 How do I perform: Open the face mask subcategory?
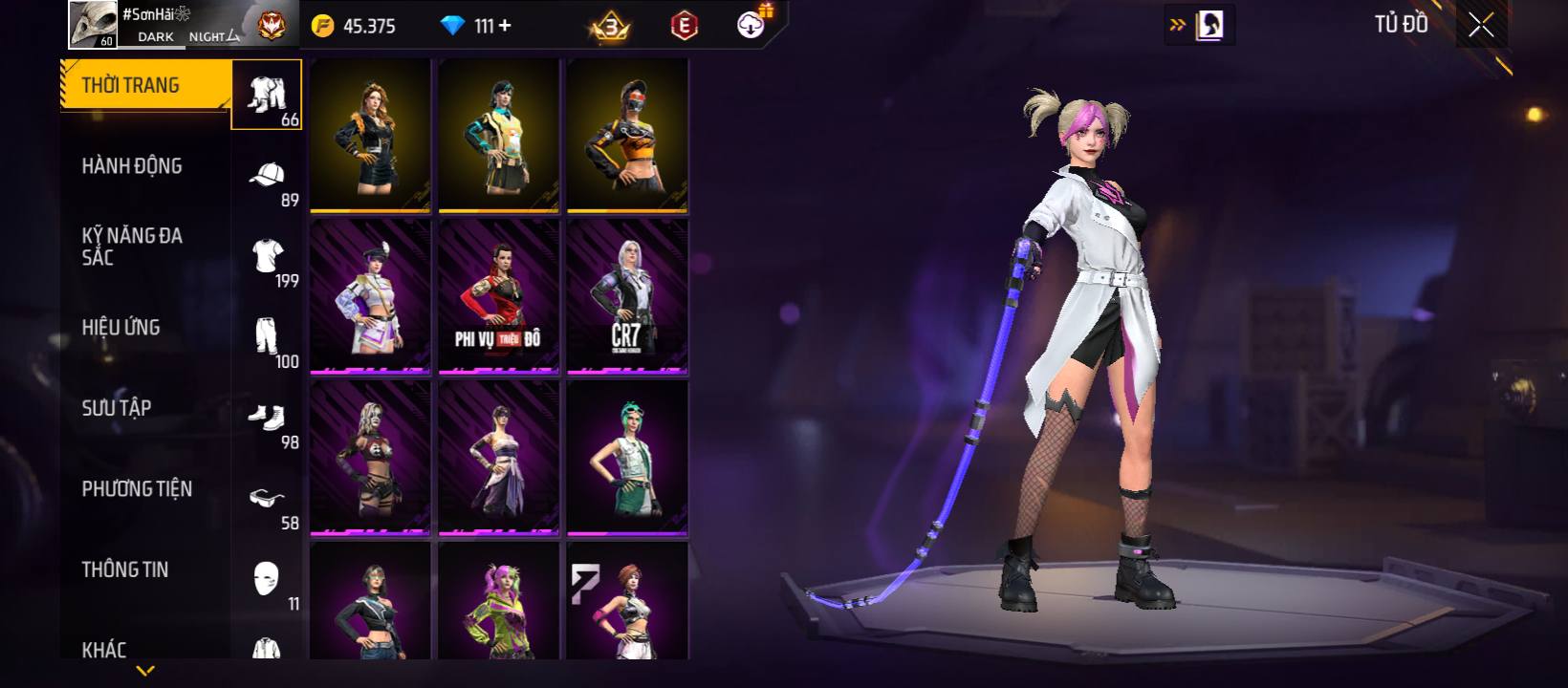click(x=268, y=580)
